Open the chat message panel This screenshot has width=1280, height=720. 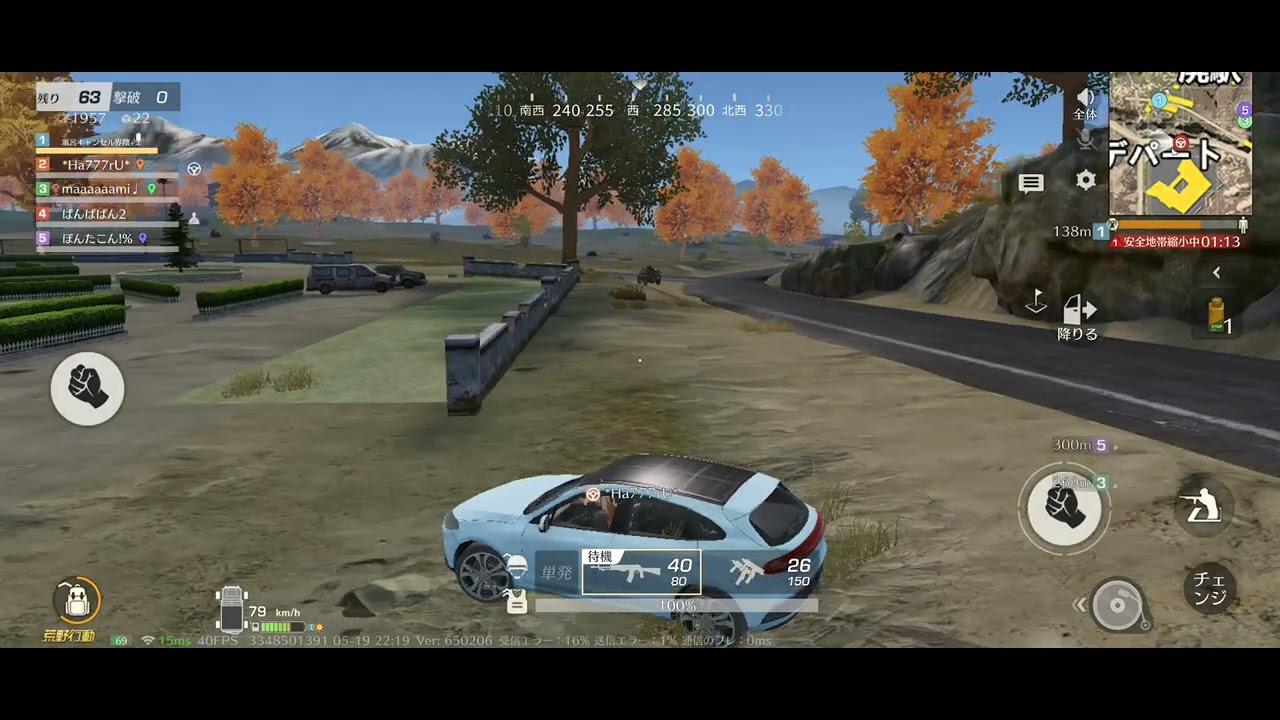coord(1031,182)
